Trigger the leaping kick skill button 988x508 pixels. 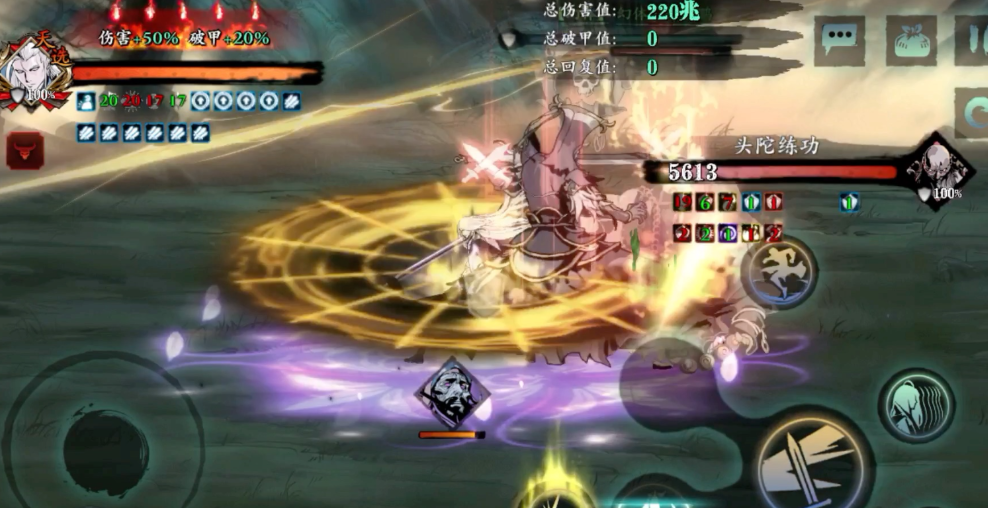pos(779,270)
